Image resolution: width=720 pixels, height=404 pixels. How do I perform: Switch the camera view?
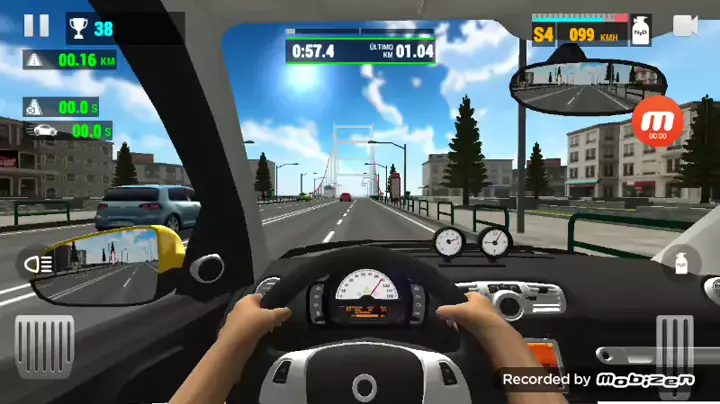[x=685, y=26]
